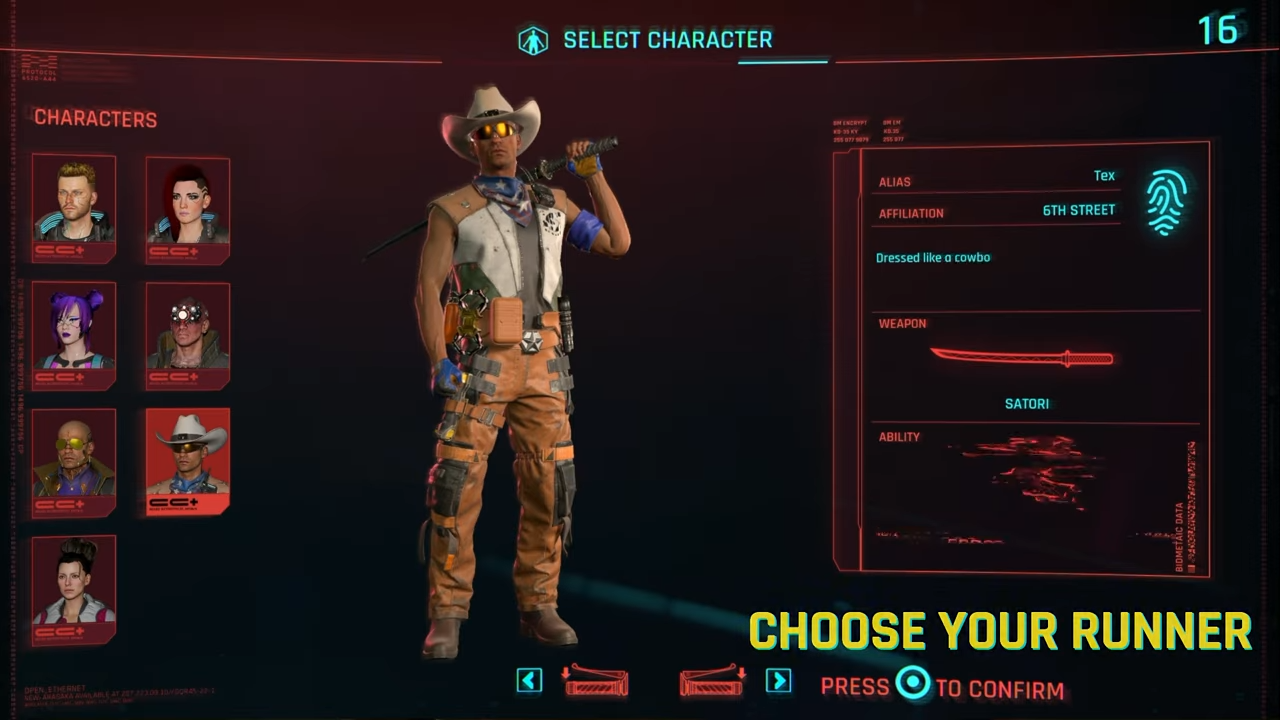Select the Satori katana weapon image

point(1022,358)
